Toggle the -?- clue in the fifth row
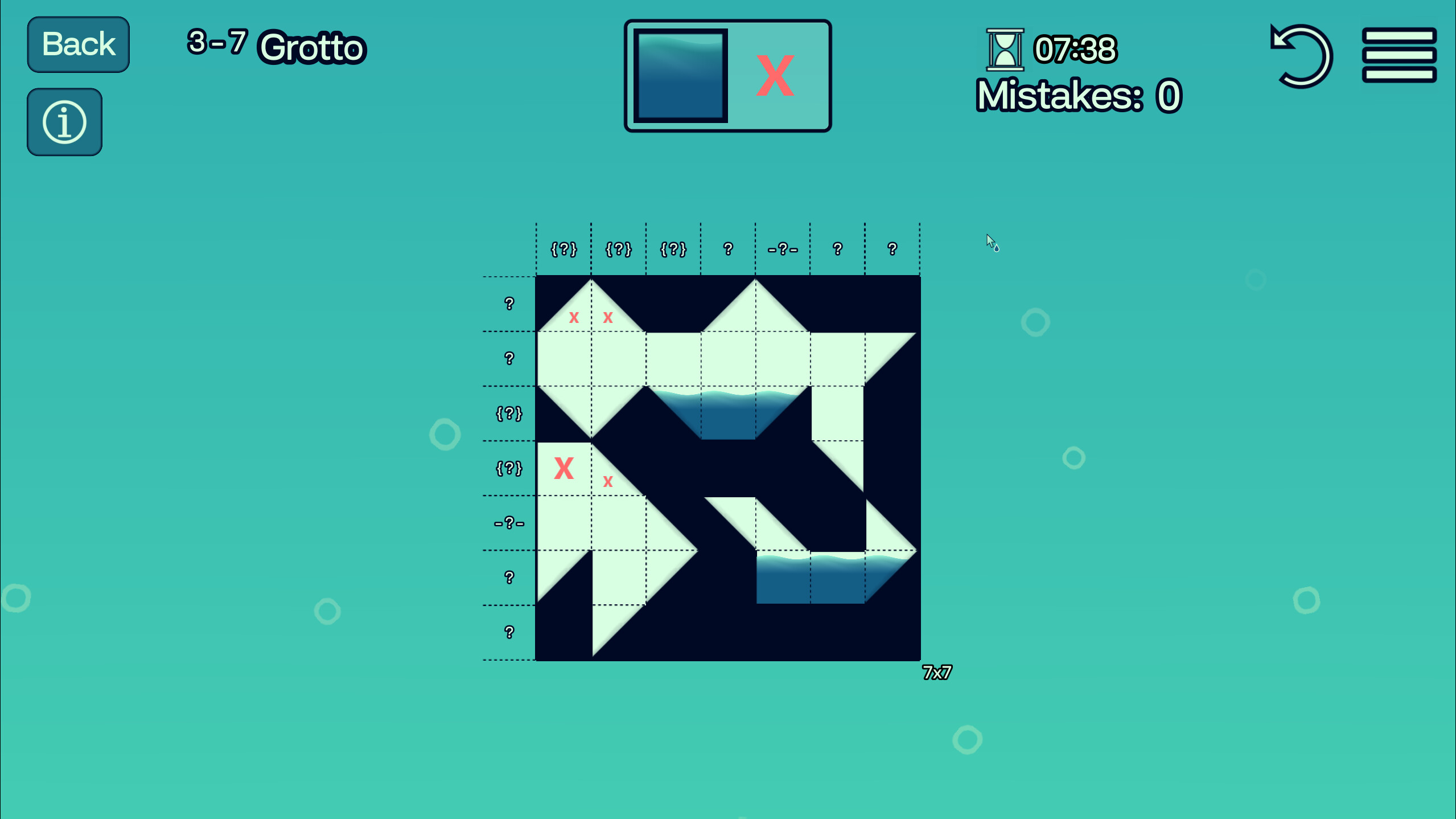The image size is (1456, 819). 508,523
